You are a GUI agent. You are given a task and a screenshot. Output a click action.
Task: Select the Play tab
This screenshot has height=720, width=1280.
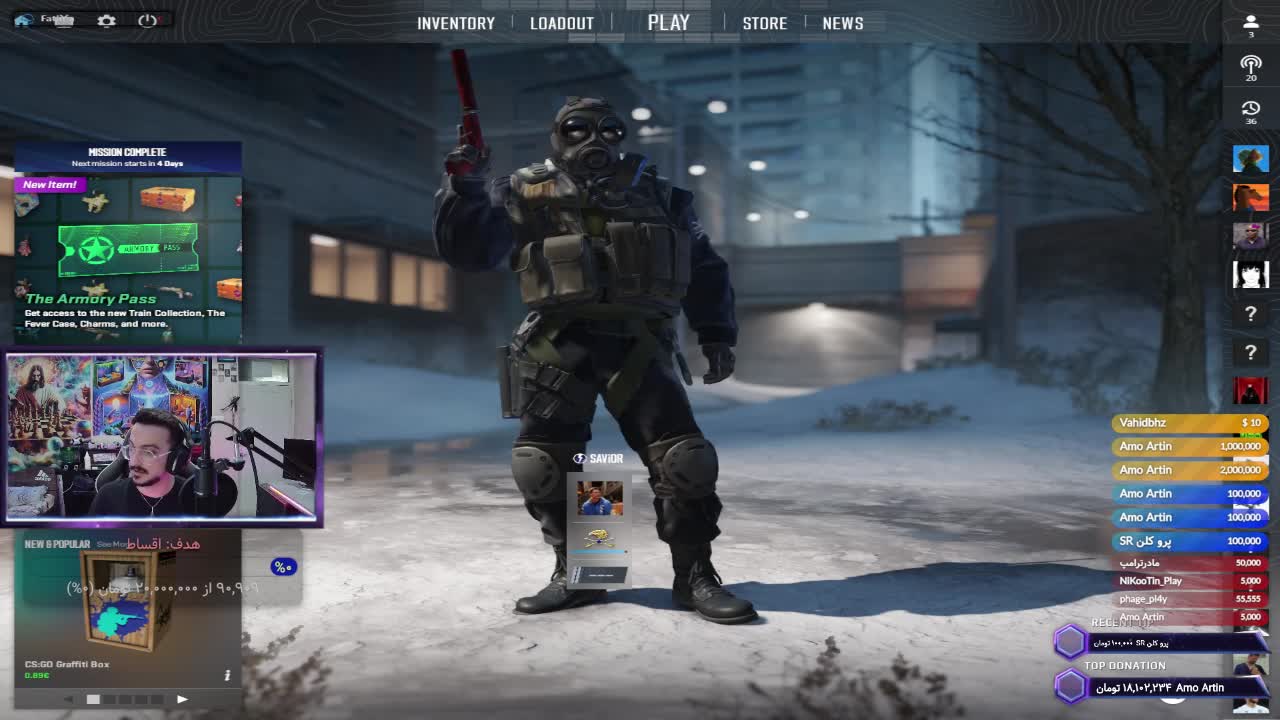click(668, 22)
